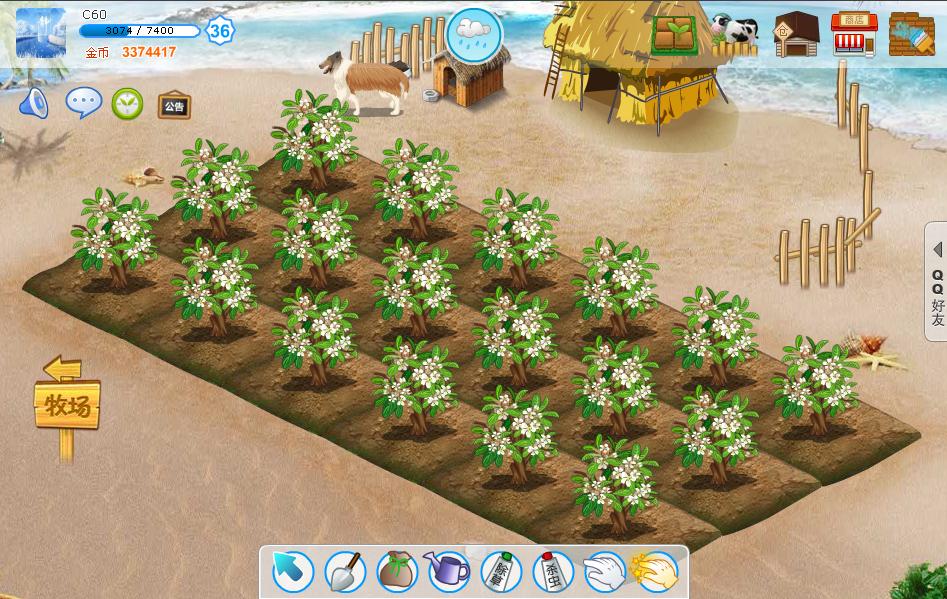Choose the shovel tool

click(345, 572)
